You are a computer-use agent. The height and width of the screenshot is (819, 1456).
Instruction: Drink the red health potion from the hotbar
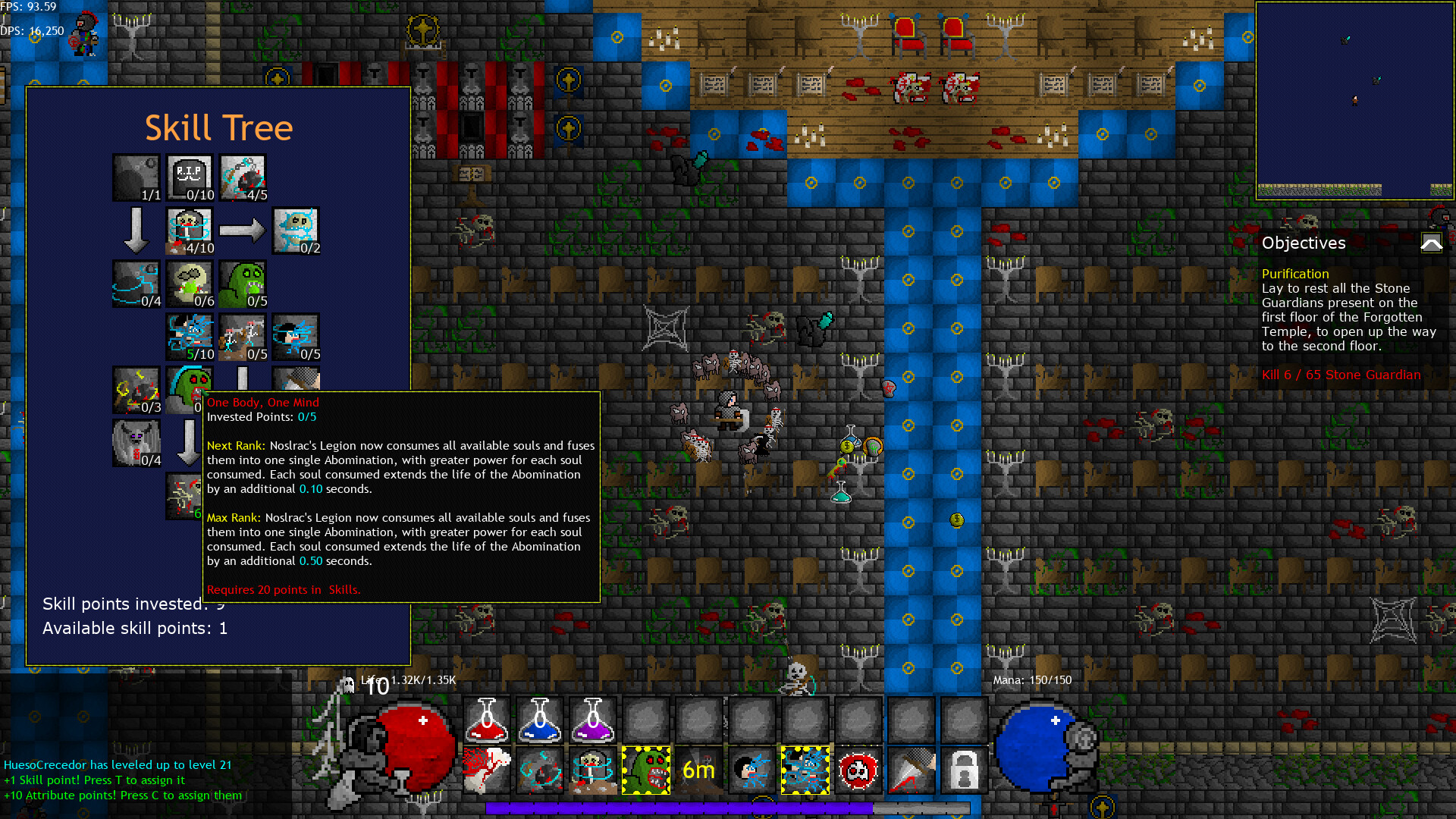click(x=486, y=719)
